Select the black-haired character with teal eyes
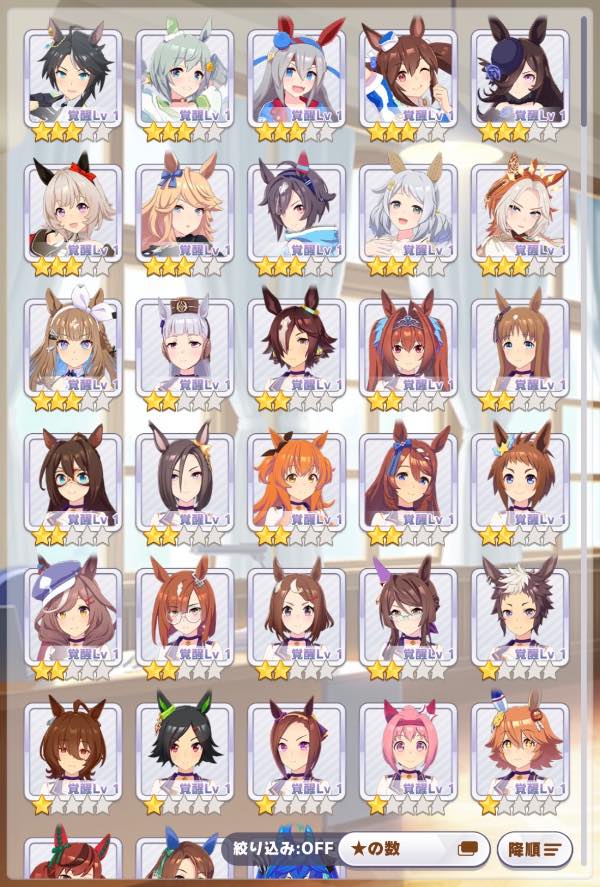This screenshot has height=887, width=600. 73,78
